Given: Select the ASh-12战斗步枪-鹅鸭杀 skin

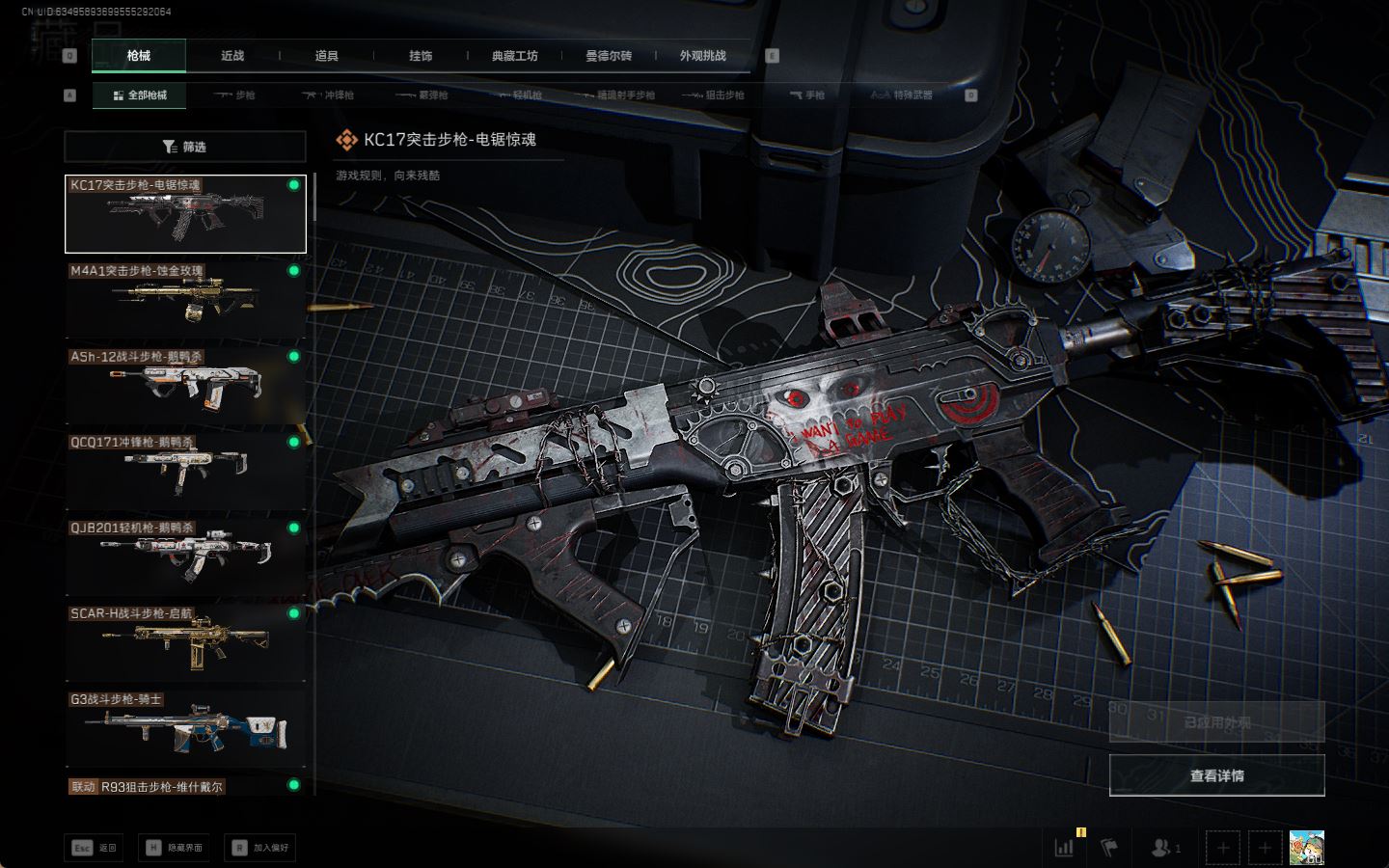Looking at the screenshot, I should [185, 385].
